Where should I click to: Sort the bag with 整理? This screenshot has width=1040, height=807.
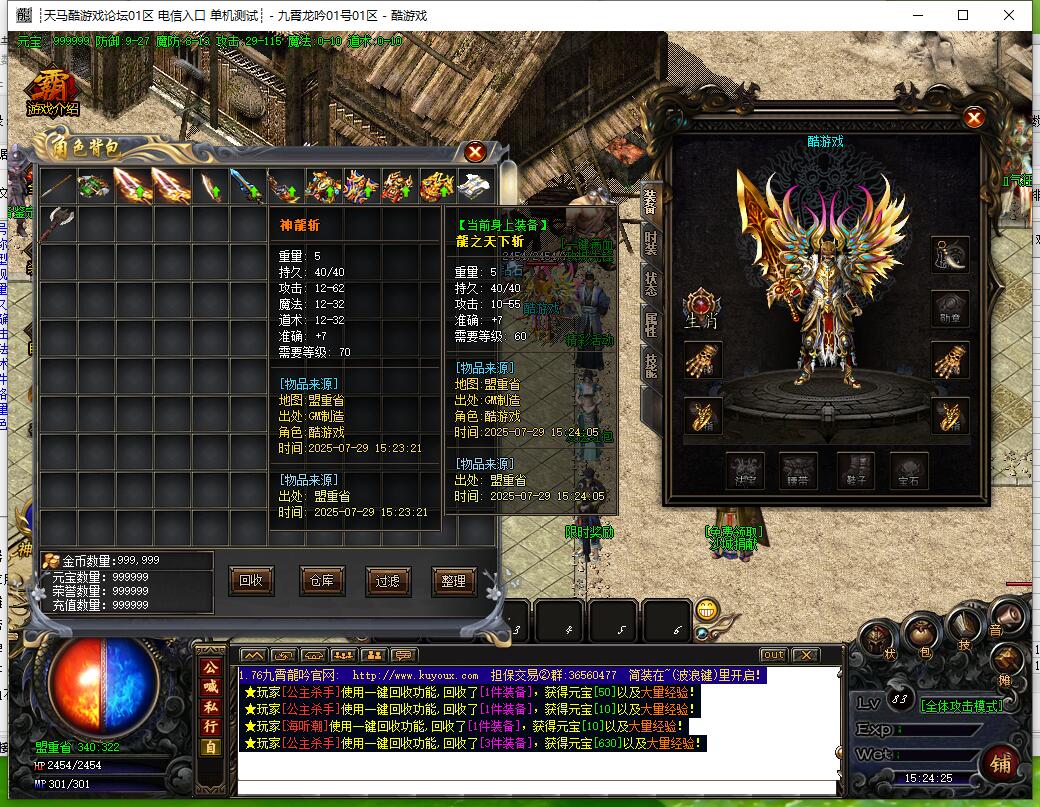click(453, 580)
